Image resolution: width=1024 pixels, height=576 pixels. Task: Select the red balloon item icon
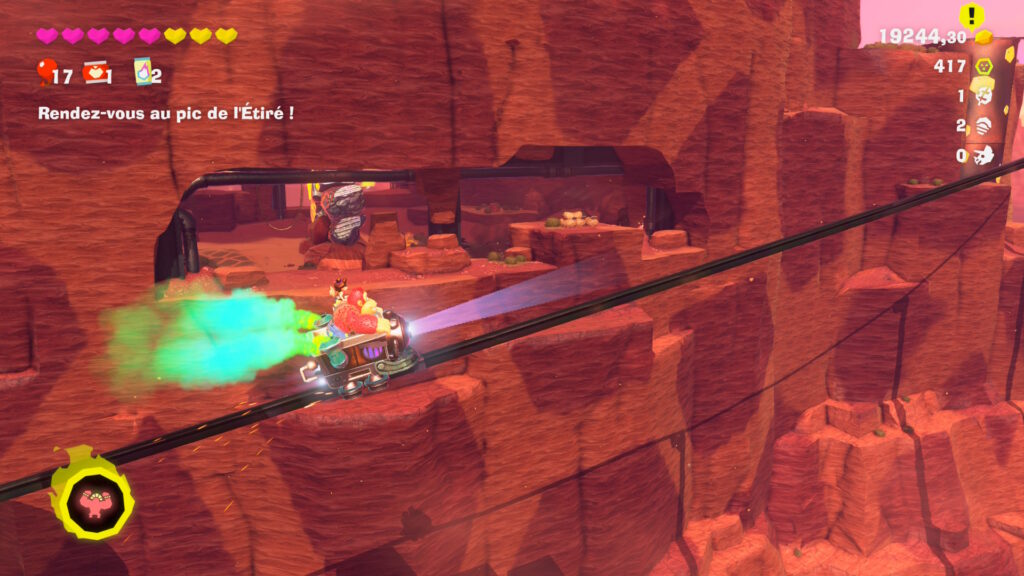point(45,72)
